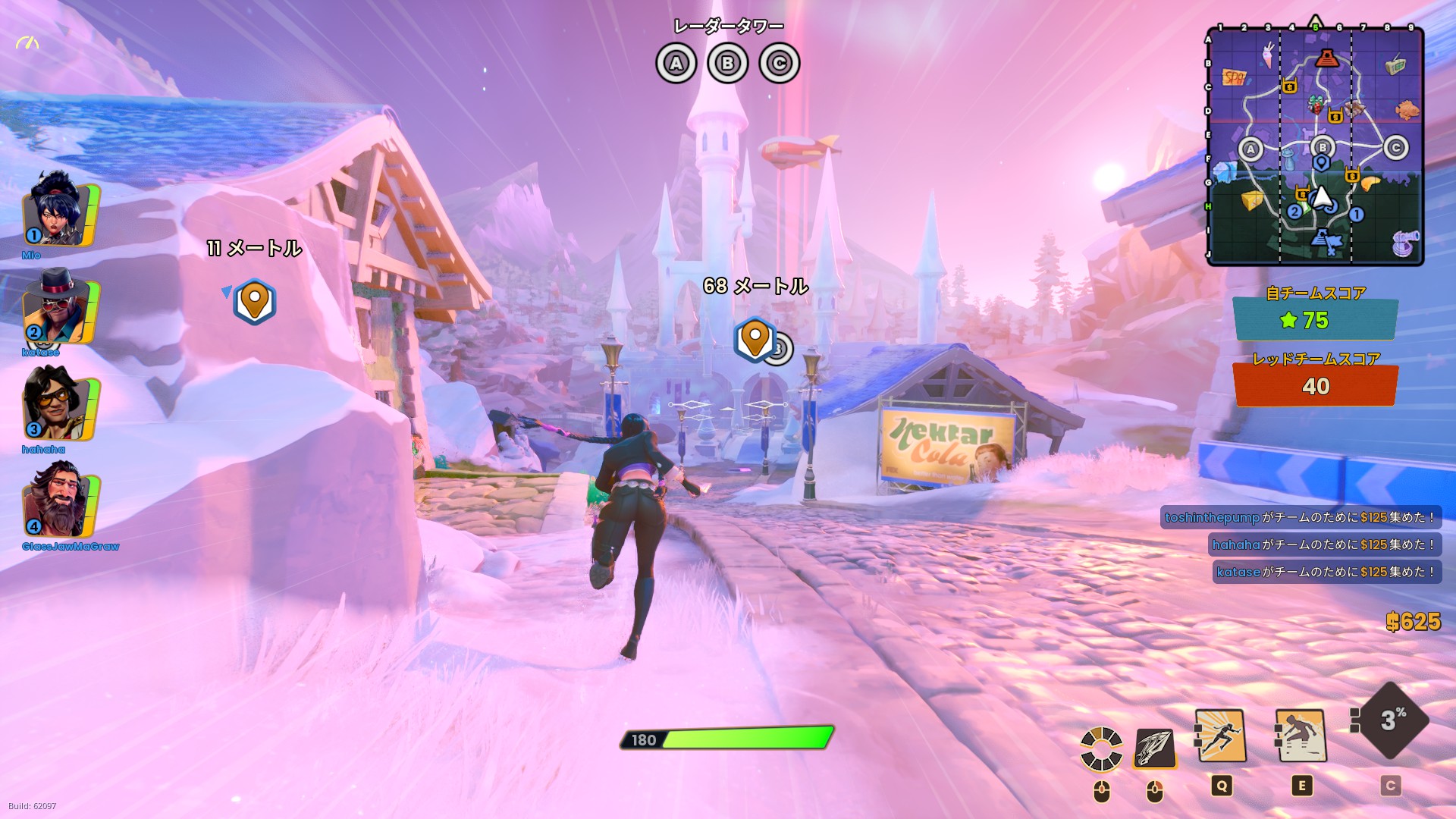Click the 11-meter waypoint marker
Screen dimensions: 1456x819
click(x=255, y=301)
